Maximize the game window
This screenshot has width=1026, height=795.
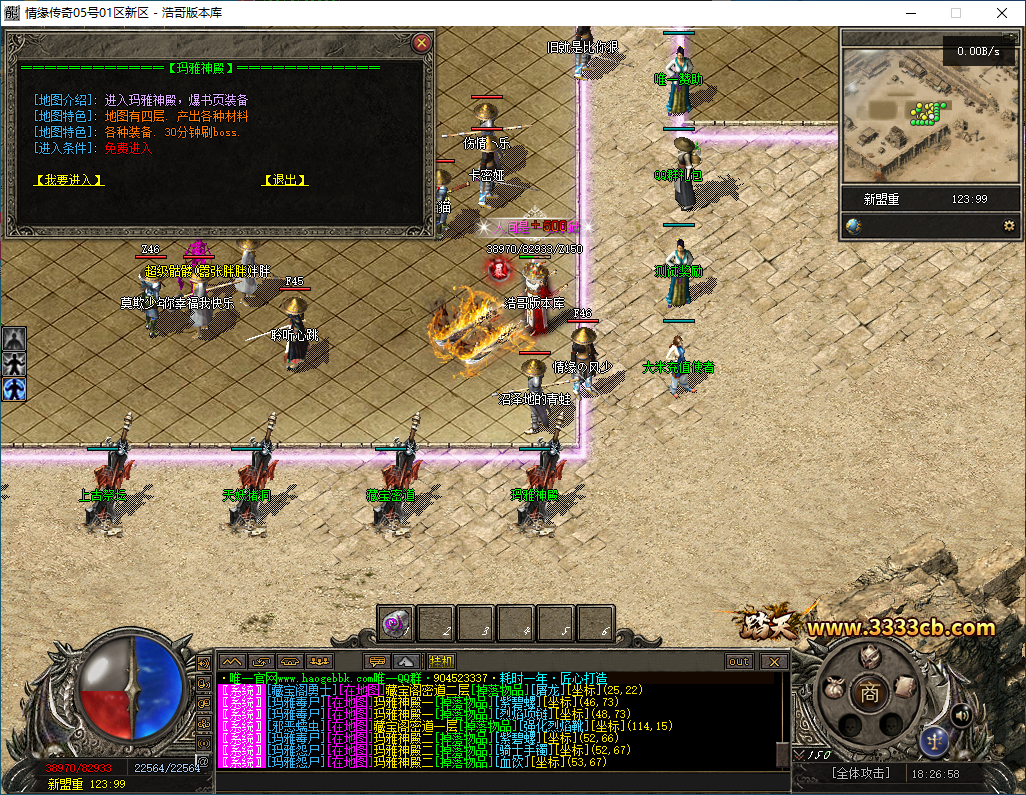[955, 13]
